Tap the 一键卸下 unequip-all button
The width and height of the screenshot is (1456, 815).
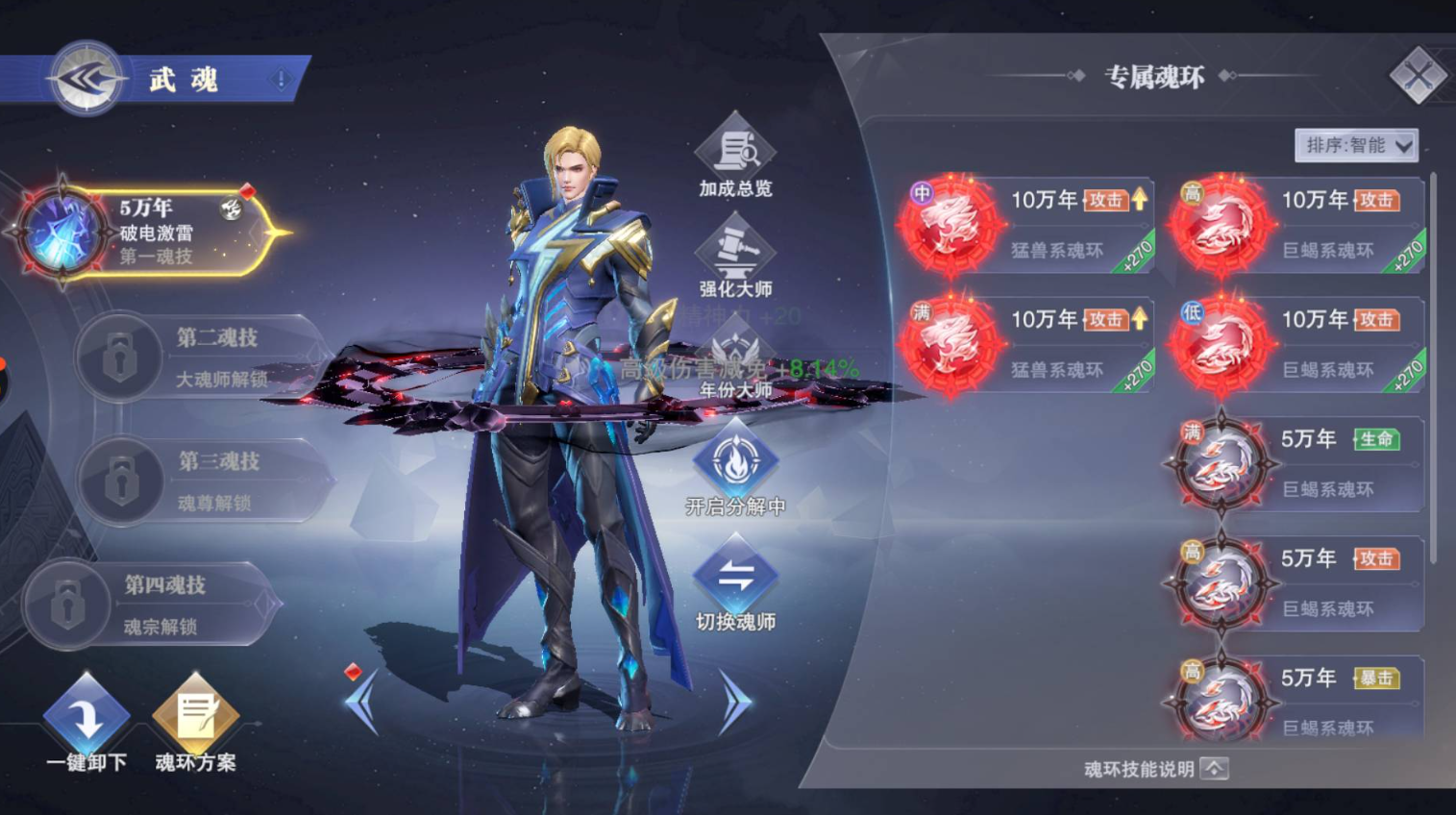click(x=86, y=723)
